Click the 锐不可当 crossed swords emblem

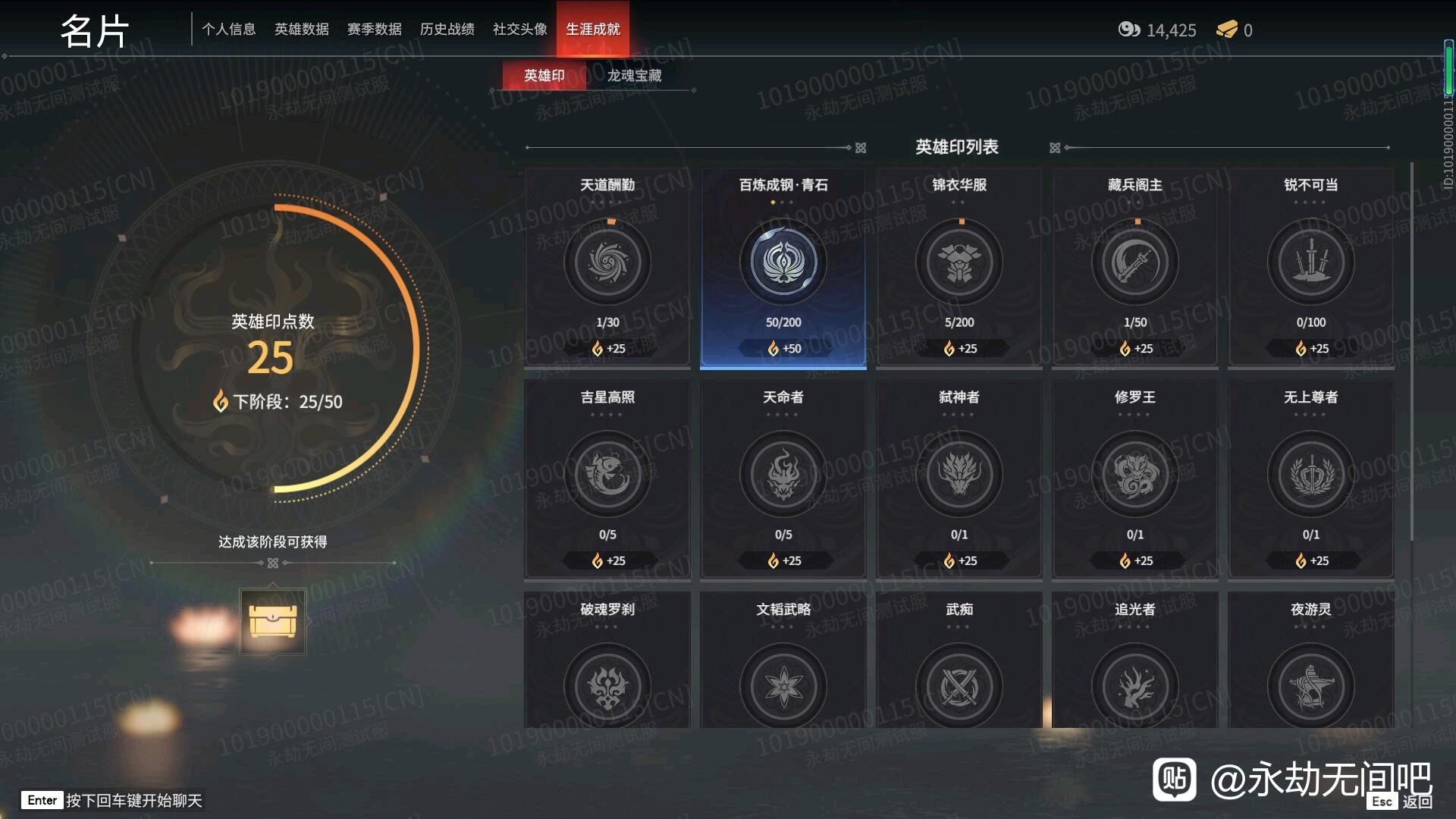(x=1311, y=261)
